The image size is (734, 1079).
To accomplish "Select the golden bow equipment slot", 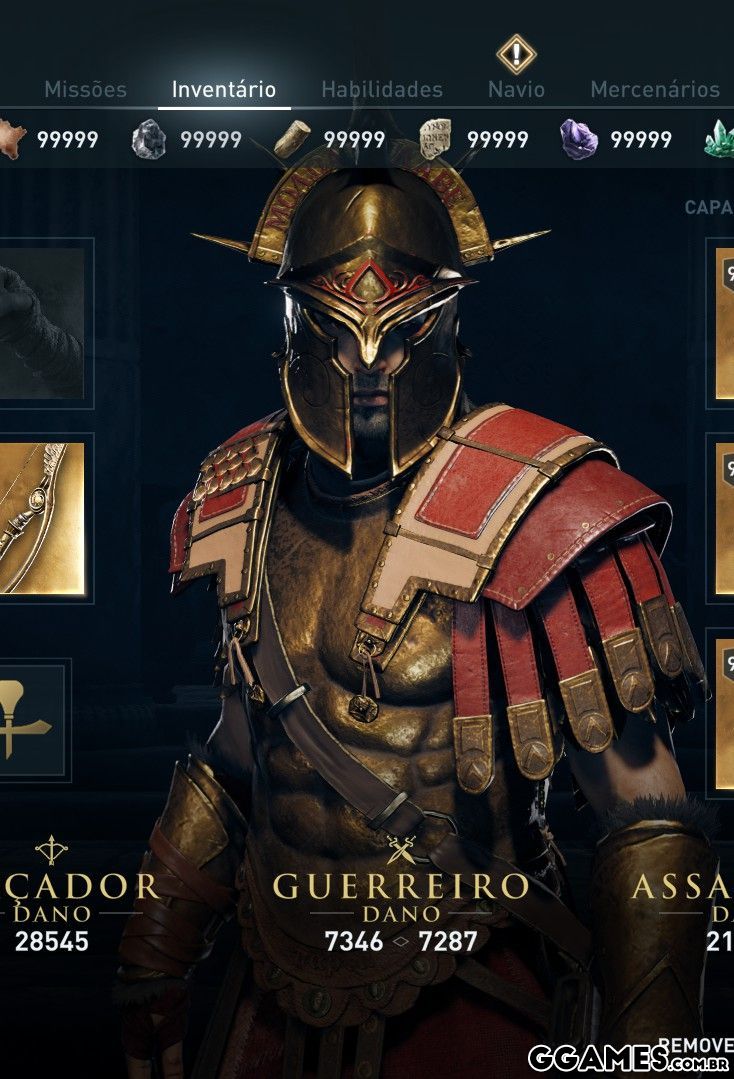I will tap(42, 518).
